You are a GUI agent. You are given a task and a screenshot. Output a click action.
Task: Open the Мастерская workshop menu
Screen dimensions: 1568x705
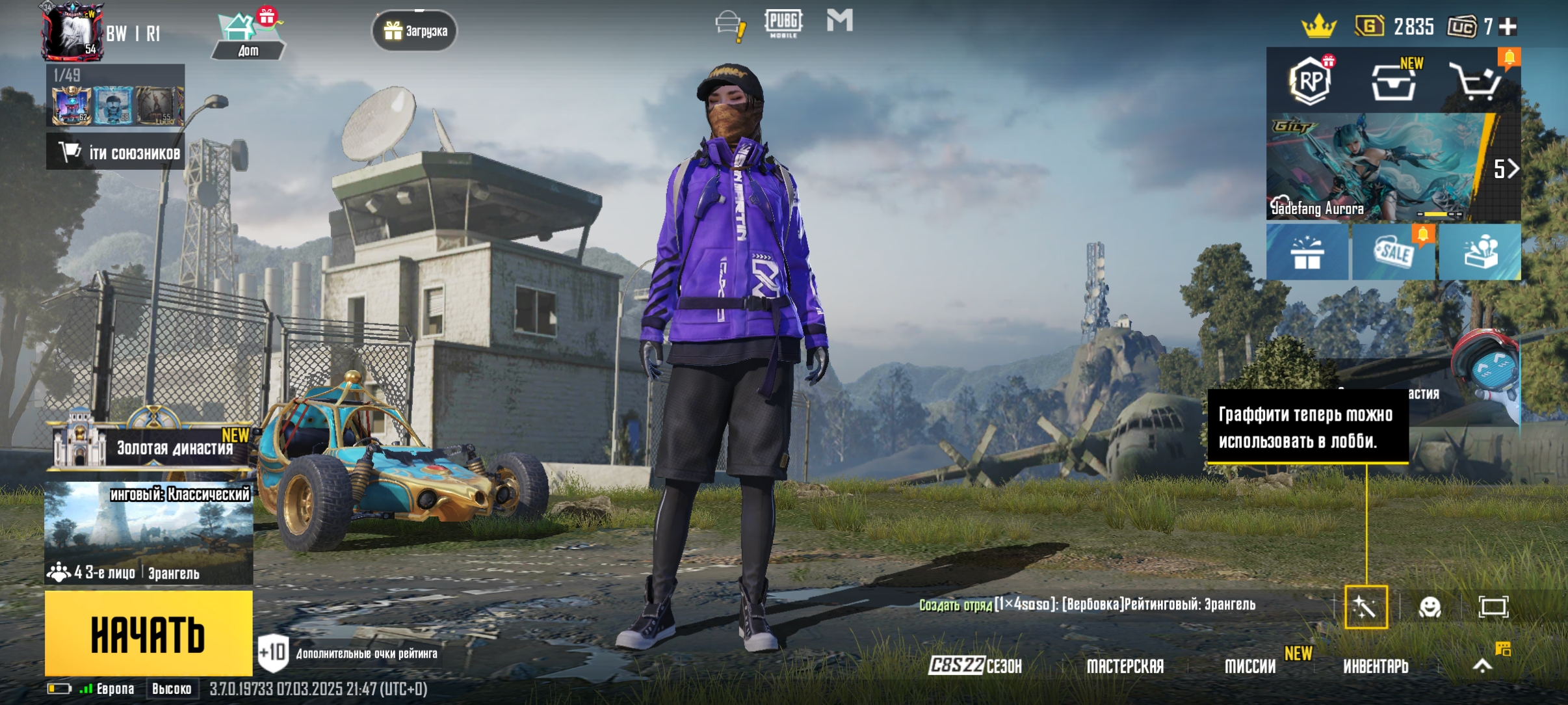pyautogui.click(x=1125, y=666)
